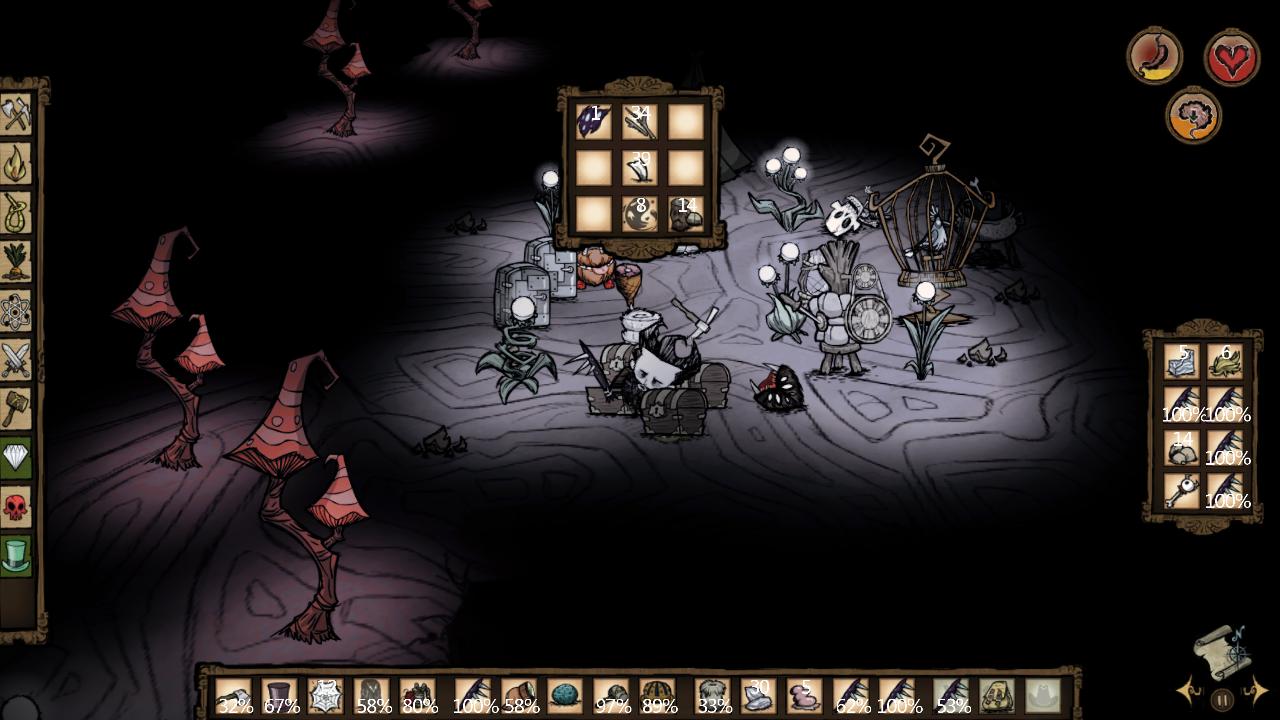Open the map scroll
Screen dimensions: 1280x720
click(1222, 652)
